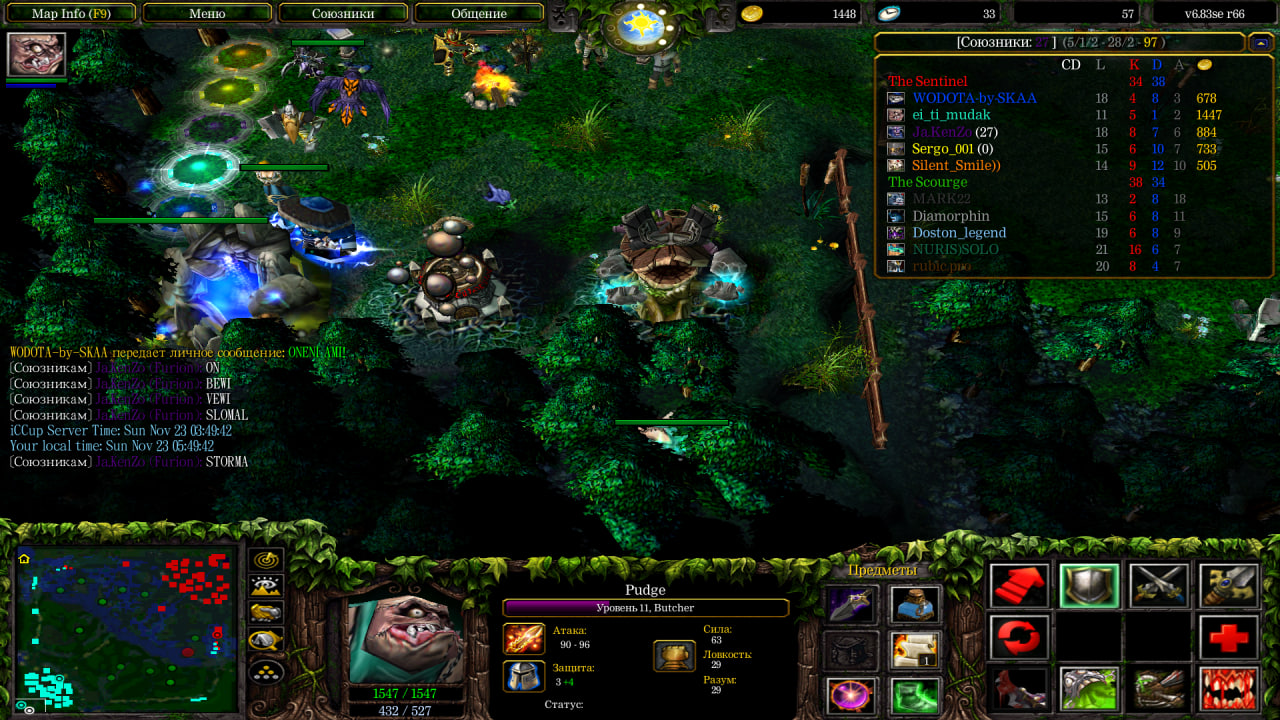Select the Pudge hero icon at top-left
The image size is (1280, 720).
pos(37,54)
